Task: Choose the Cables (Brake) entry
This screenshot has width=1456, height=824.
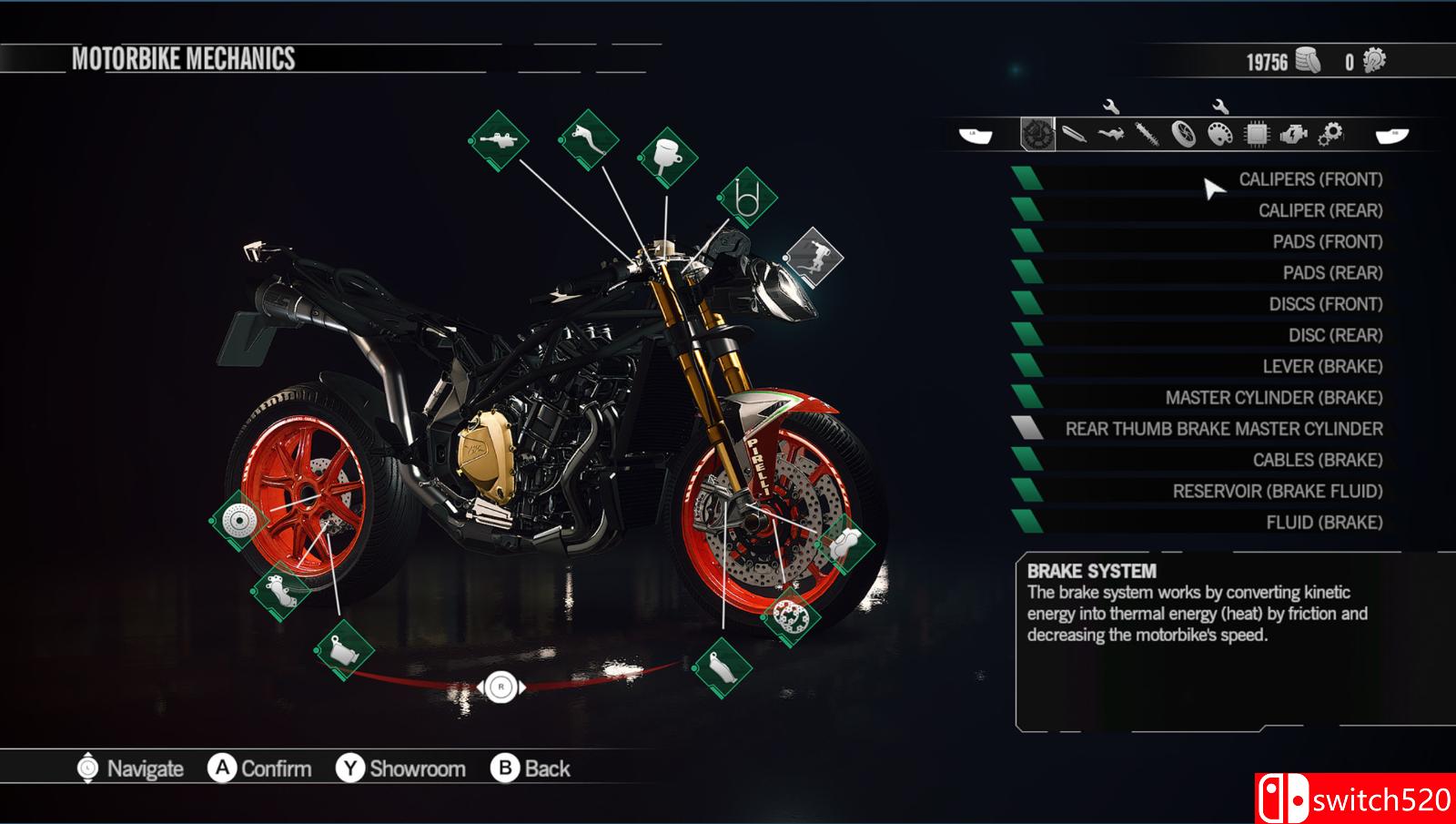Action: click(x=1317, y=461)
